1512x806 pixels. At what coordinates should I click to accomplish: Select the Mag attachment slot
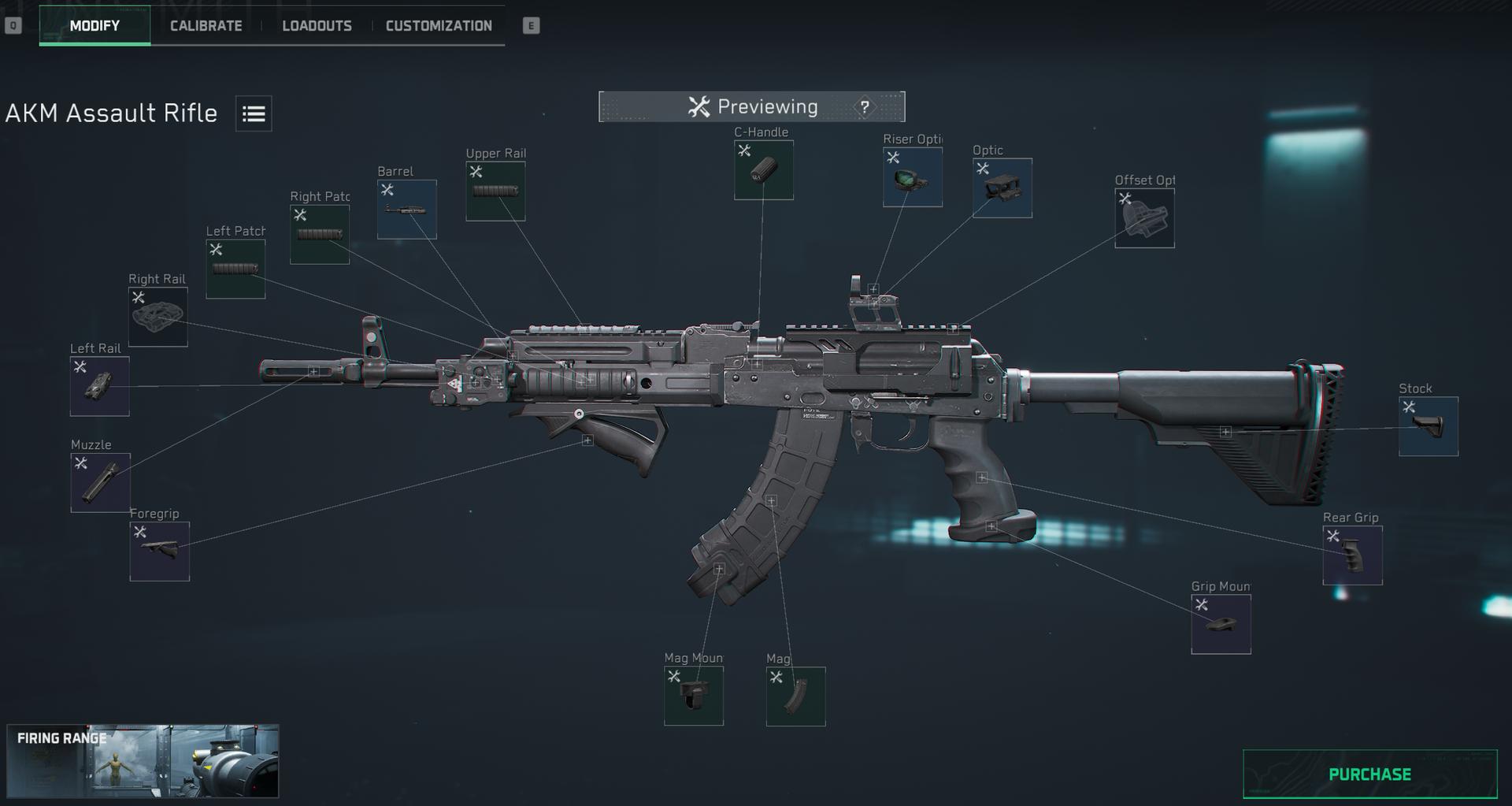coord(795,695)
